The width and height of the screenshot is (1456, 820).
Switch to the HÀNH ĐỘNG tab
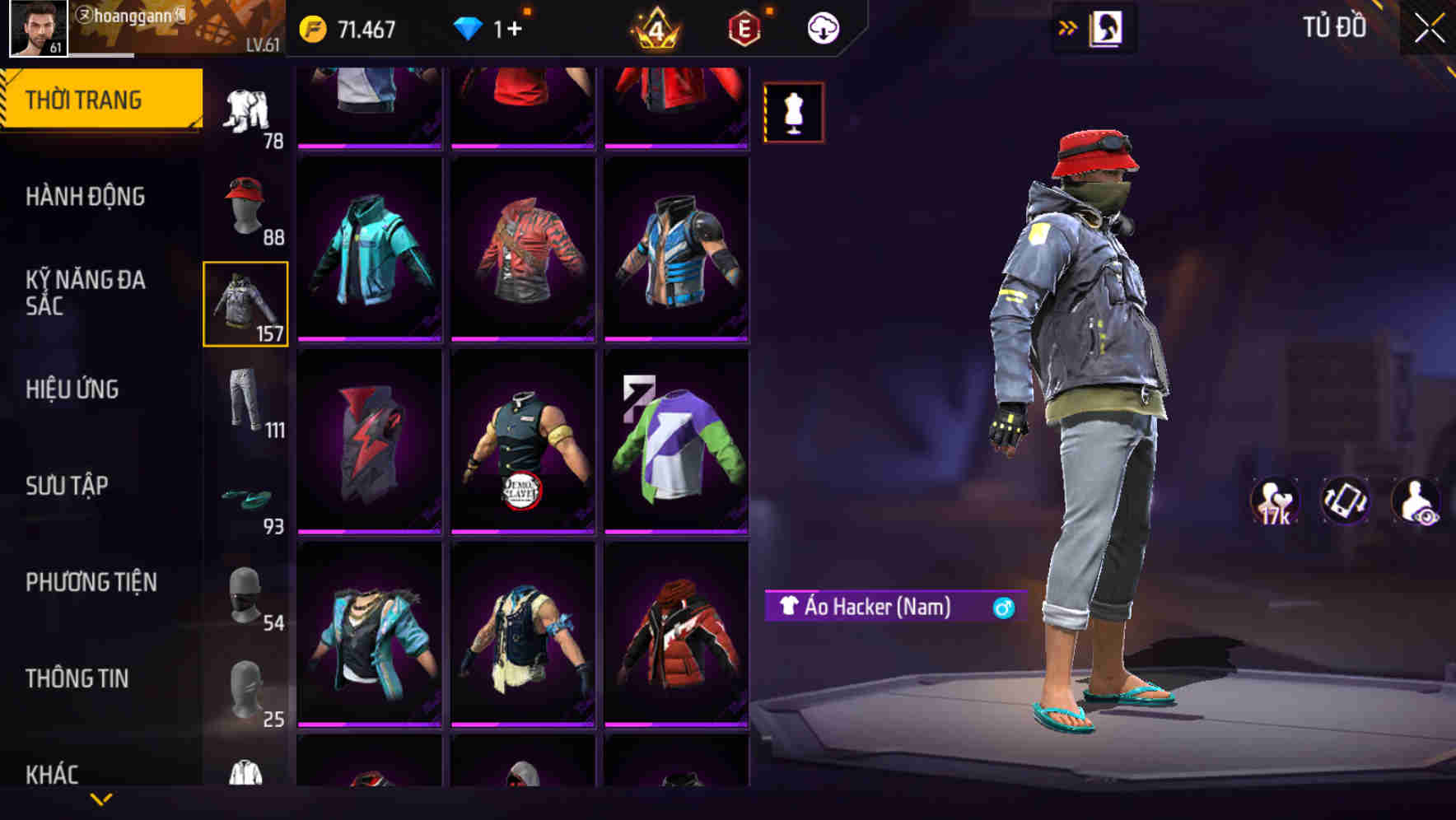[85, 197]
